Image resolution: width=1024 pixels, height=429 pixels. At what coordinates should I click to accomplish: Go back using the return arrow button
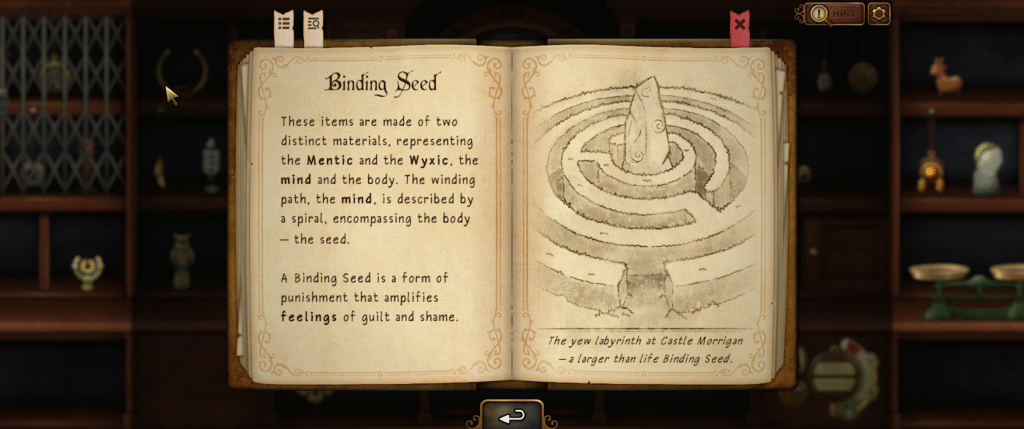pos(511,416)
